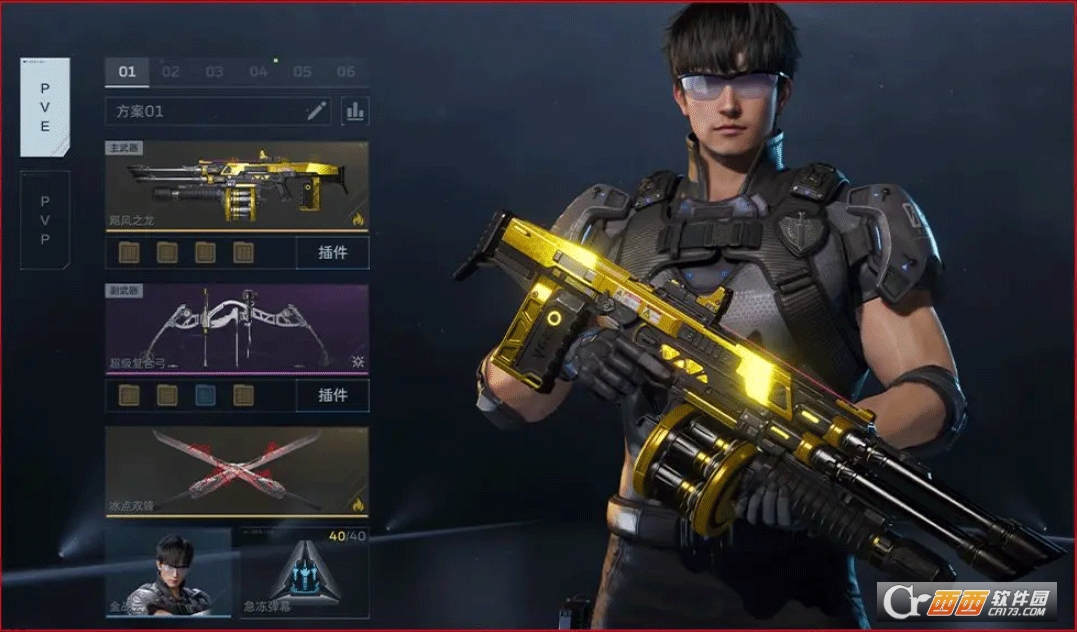Open loadout tab 02
Viewport: 1077px width, 632px height.
pyautogui.click(x=171, y=72)
